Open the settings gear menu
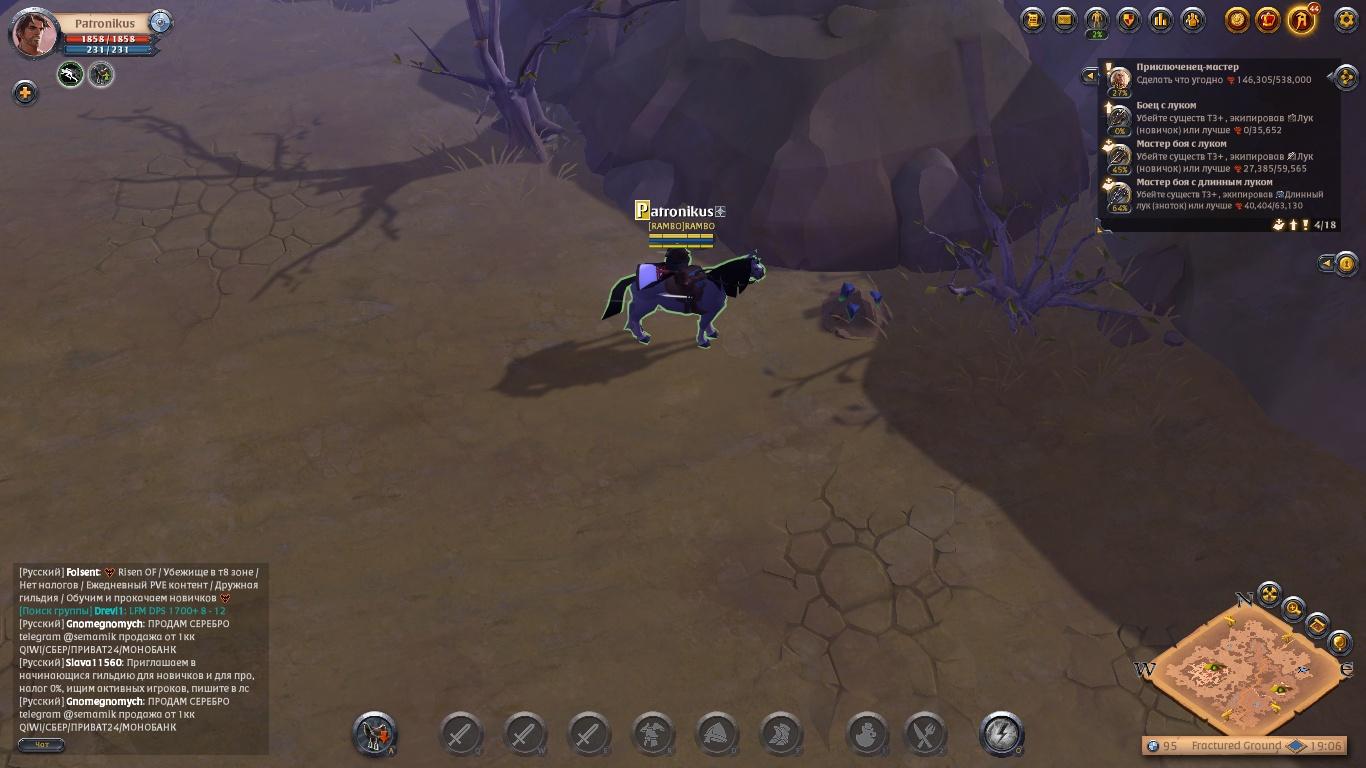This screenshot has height=768, width=1366. pyautogui.click(x=1347, y=19)
